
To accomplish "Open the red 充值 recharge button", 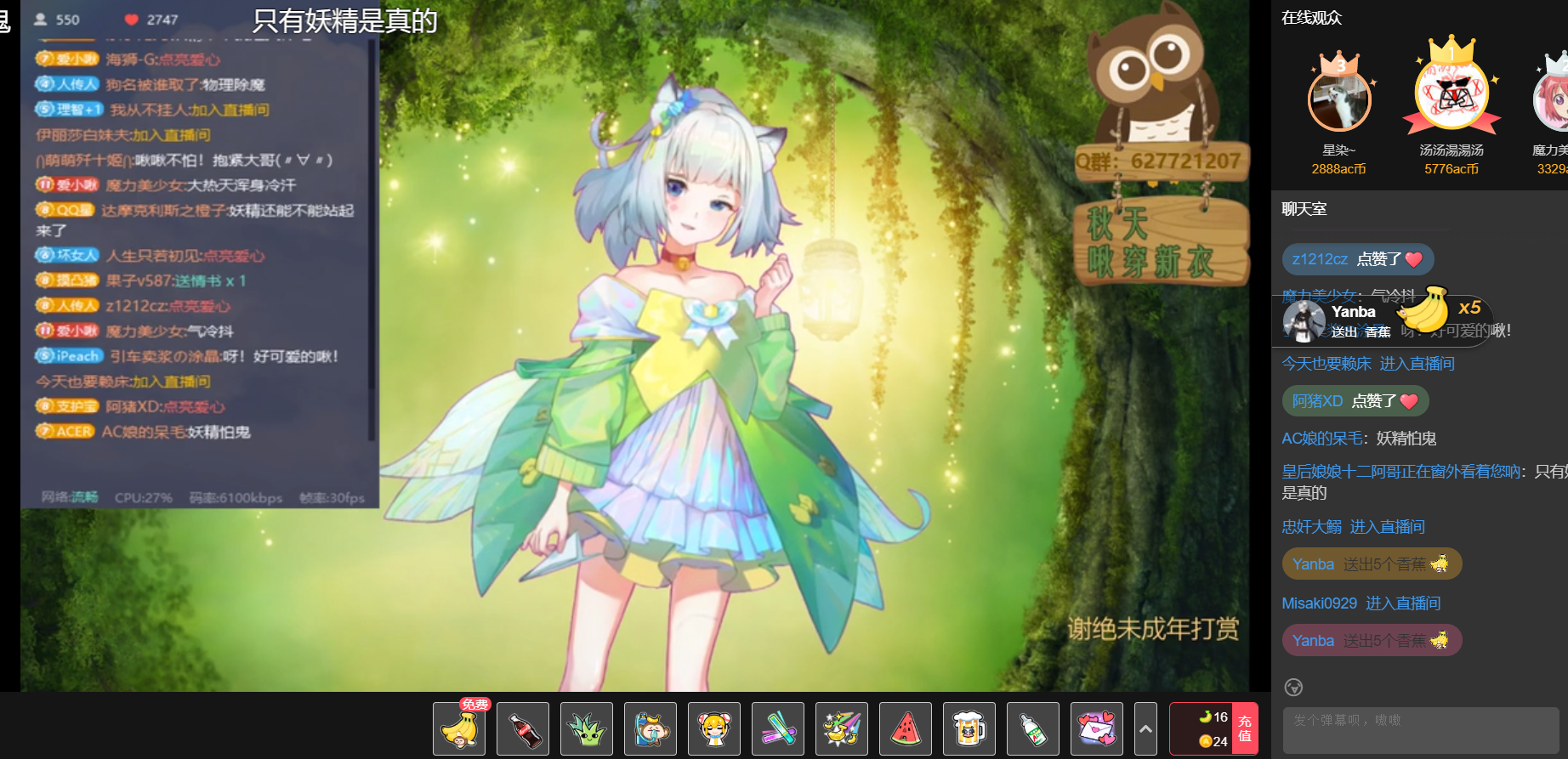I will pyautogui.click(x=1245, y=728).
